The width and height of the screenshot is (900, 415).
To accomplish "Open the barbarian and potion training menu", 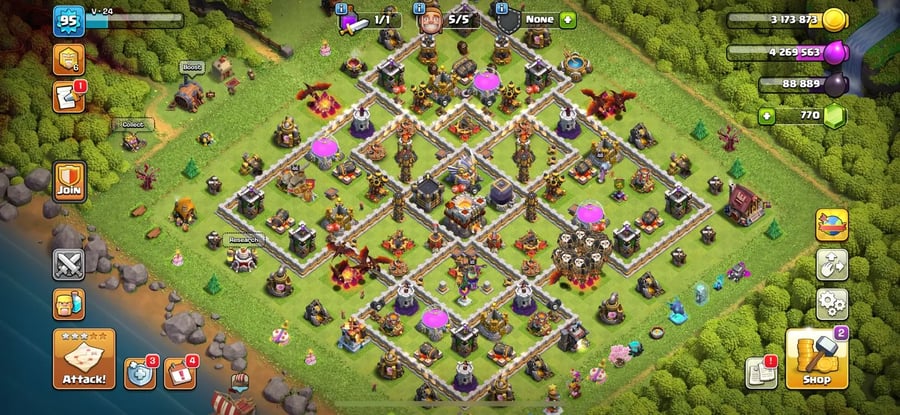I will click(69, 304).
